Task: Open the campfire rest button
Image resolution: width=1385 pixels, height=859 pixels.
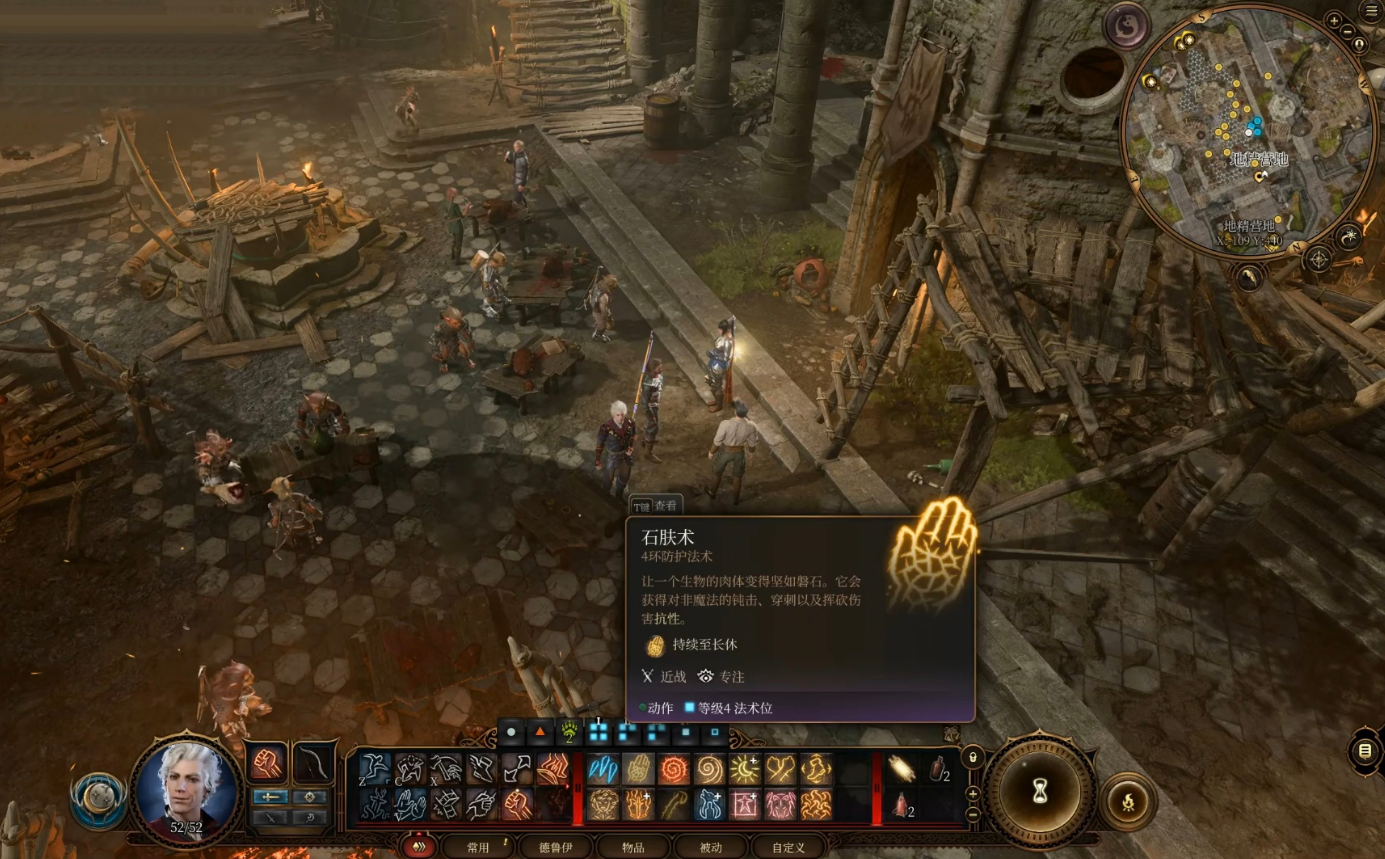Action: (1129, 801)
